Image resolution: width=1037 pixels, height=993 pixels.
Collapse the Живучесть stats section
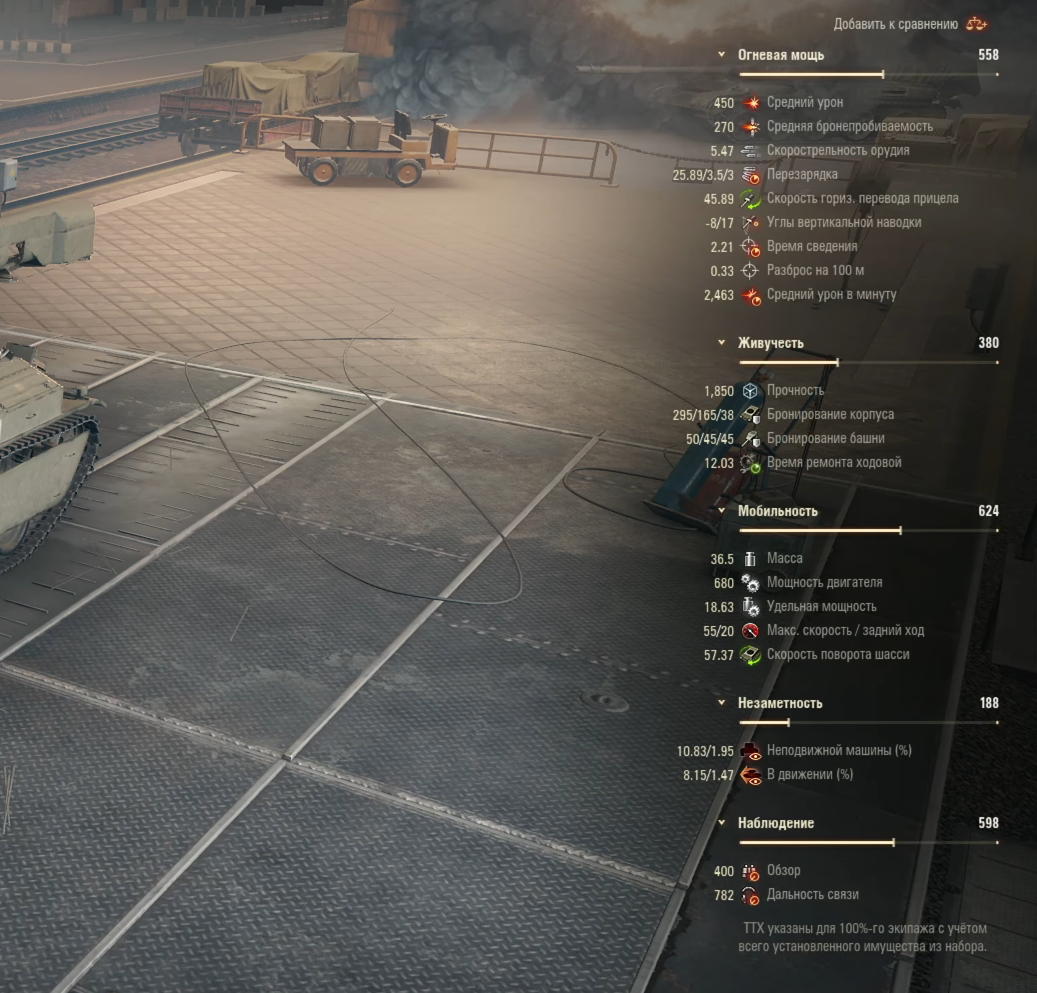tap(722, 343)
